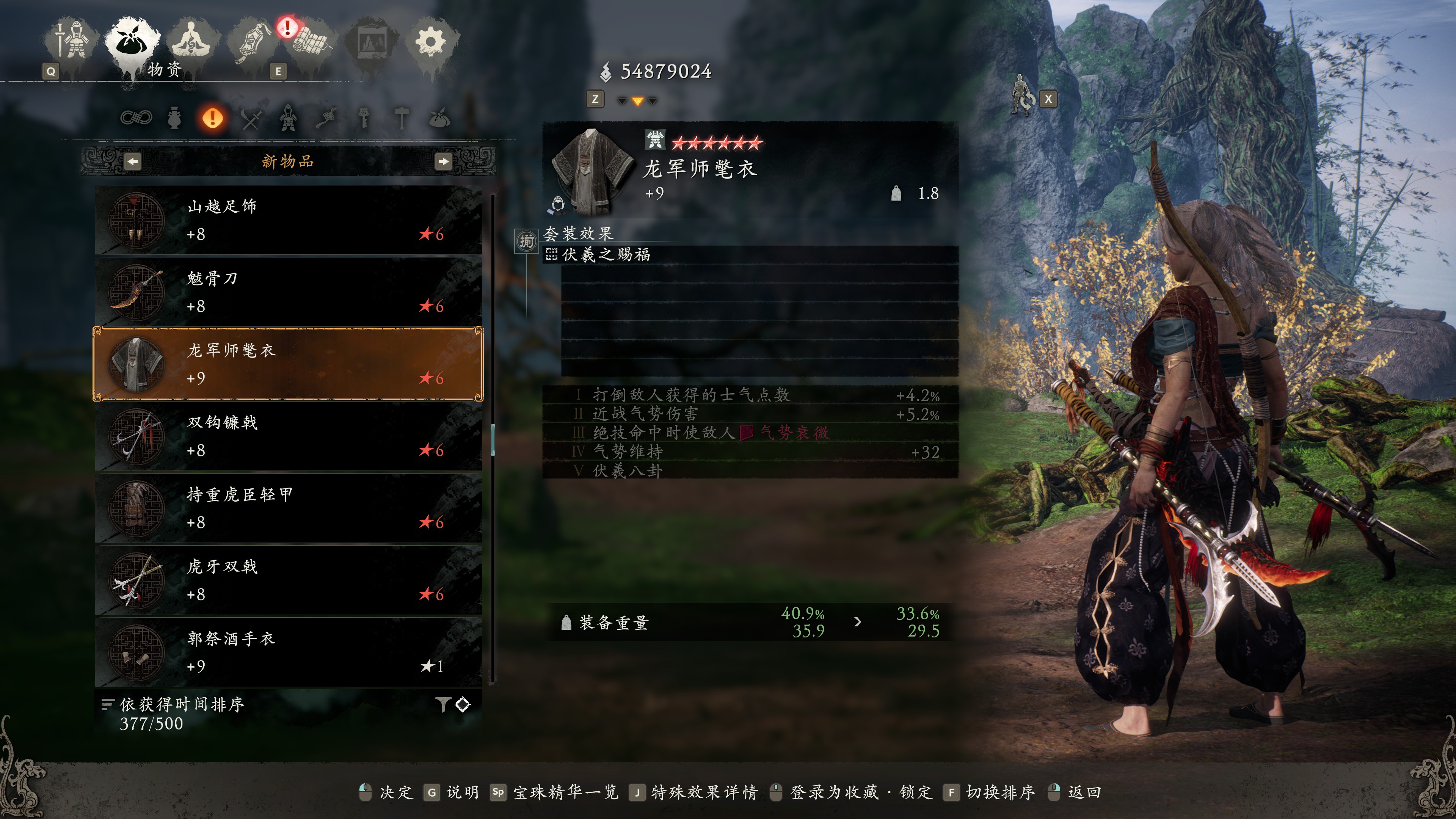Choose the highlighted 龙军师氅衣 row
The height and width of the screenshot is (819, 1456).
coord(288,364)
